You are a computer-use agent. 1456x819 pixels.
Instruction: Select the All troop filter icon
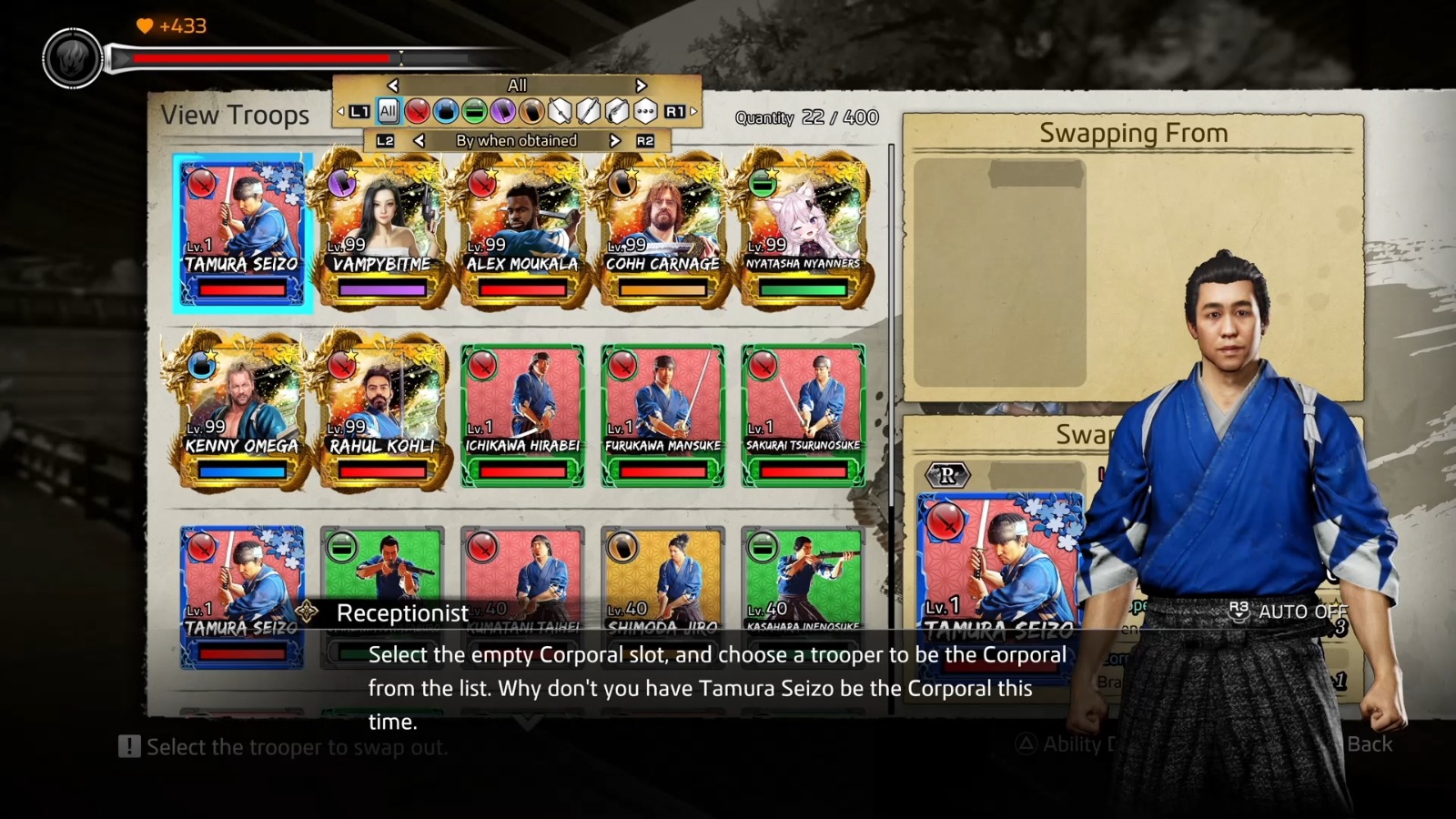(x=388, y=110)
